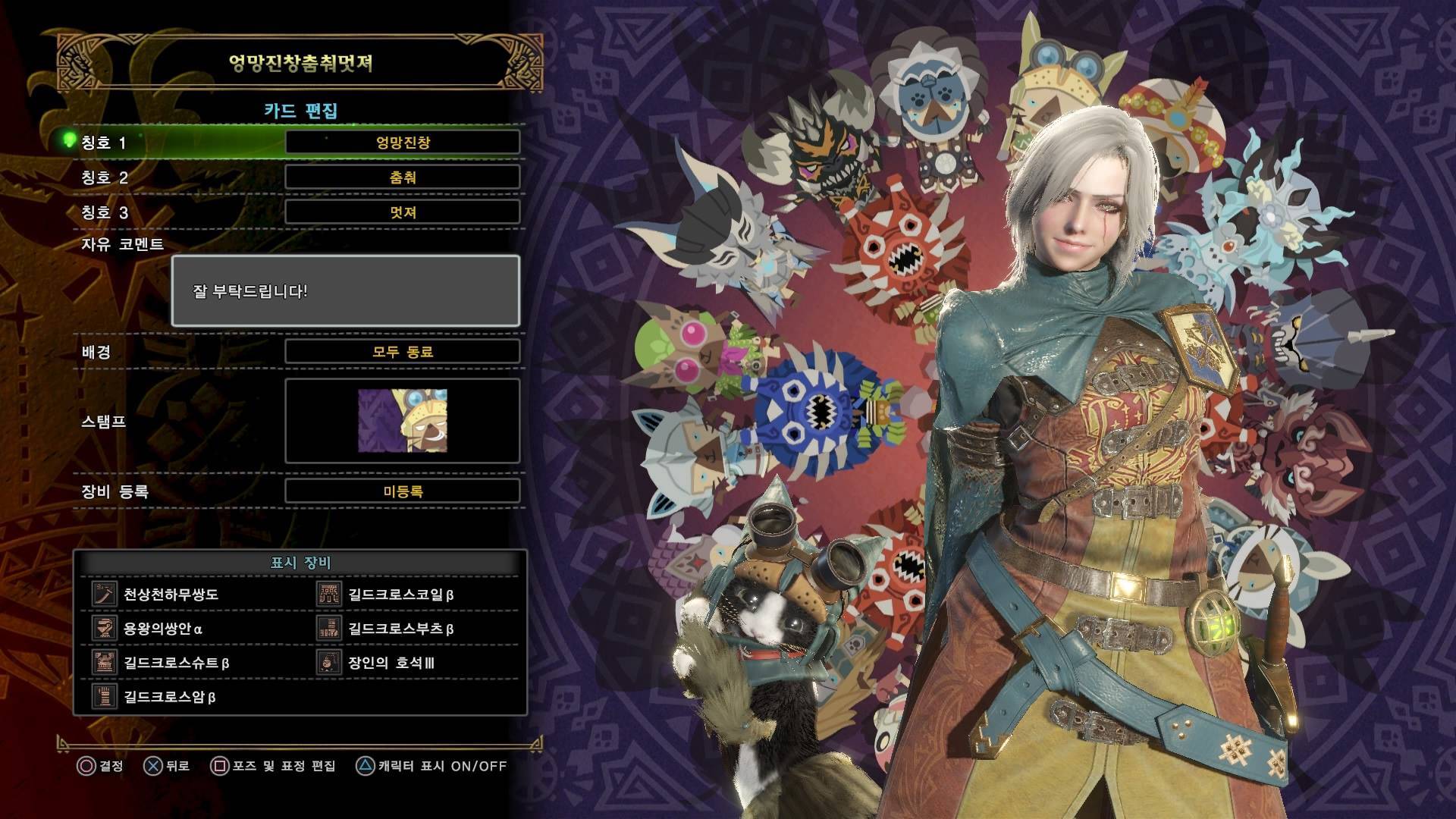Select the 칭호 1 field showing 엉망진창
1456x819 pixels.
403,142
